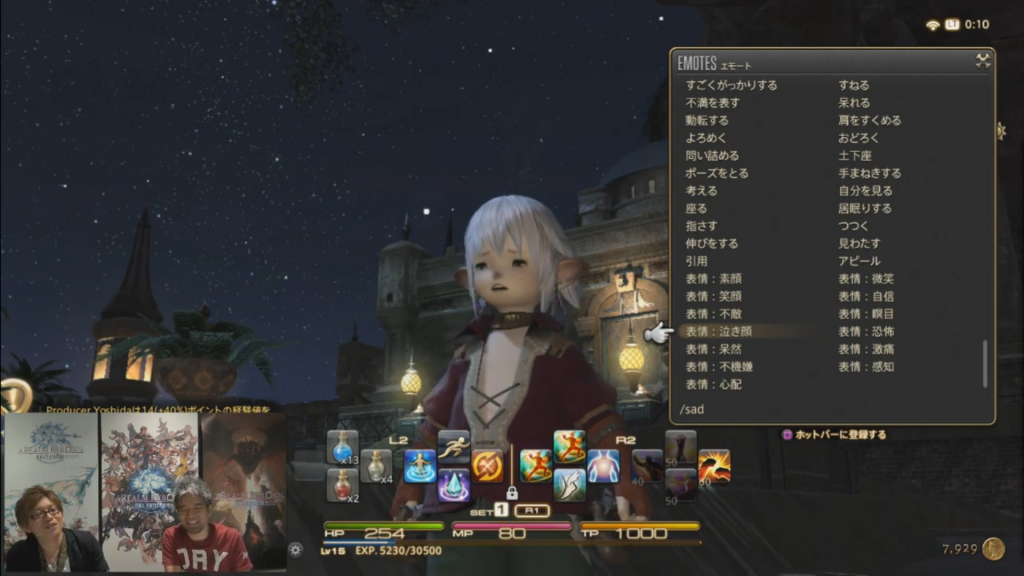Viewport: 1024px width, 576px height.
Task: Use the red potion with 2 left
Action: click(x=342, y=485)
